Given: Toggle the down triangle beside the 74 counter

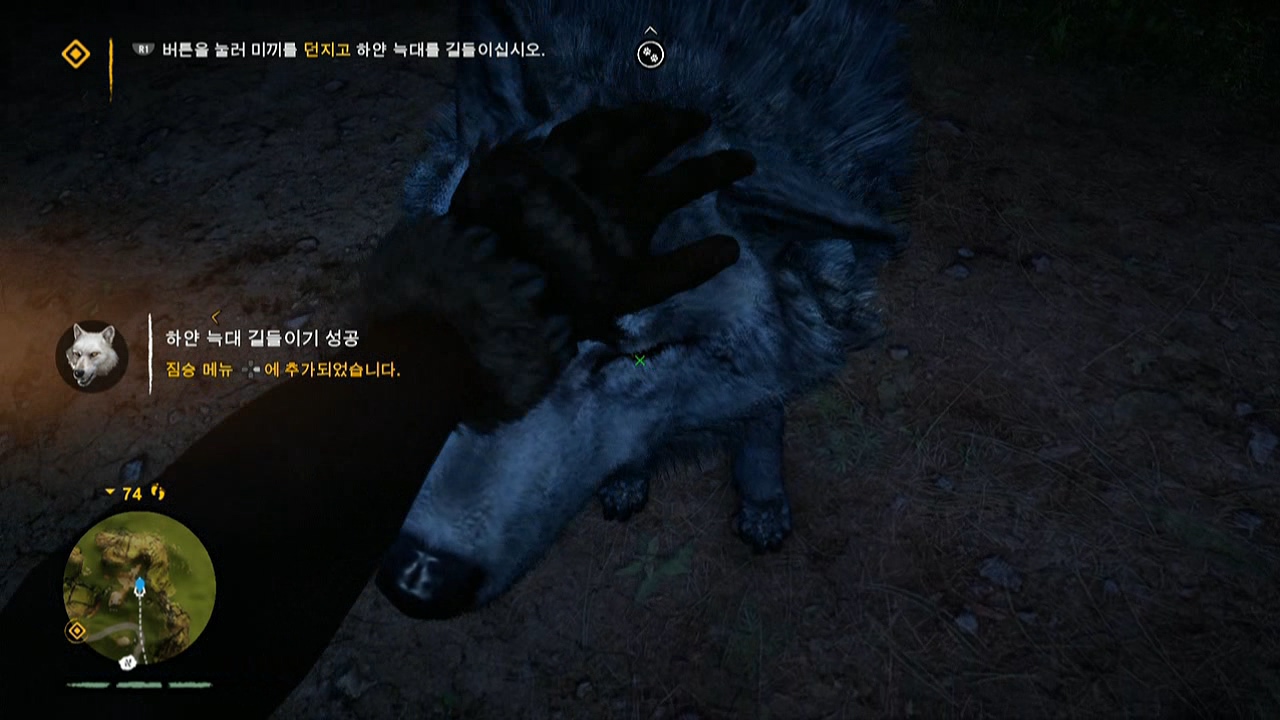Looking at the screenshot, I should pos(110,493).
